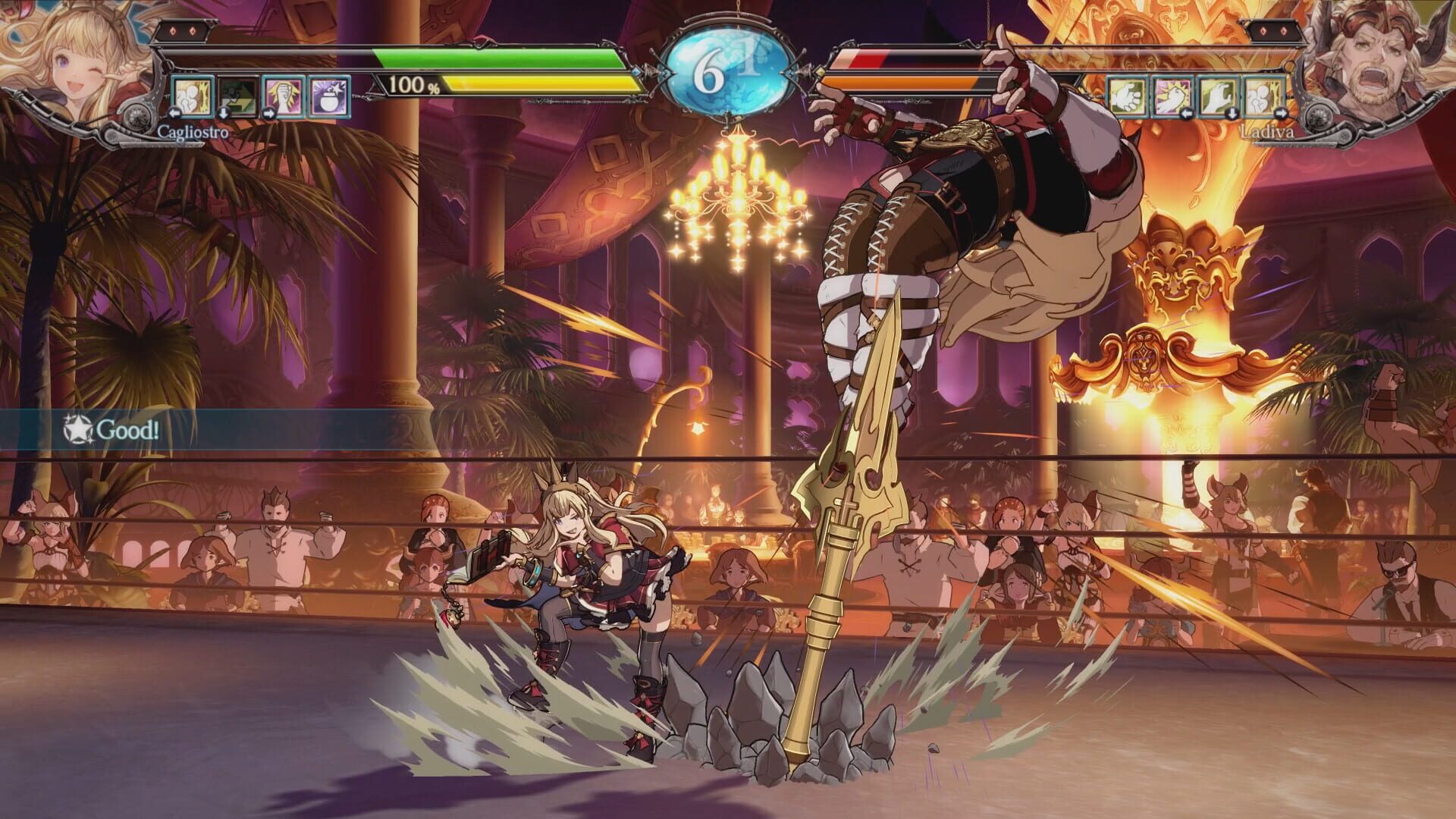Viewport: 1456px width, 819px height.
Task: Toggle the down-arrow badge under Cagliostro's skill
Action: (x=224, y=114)
